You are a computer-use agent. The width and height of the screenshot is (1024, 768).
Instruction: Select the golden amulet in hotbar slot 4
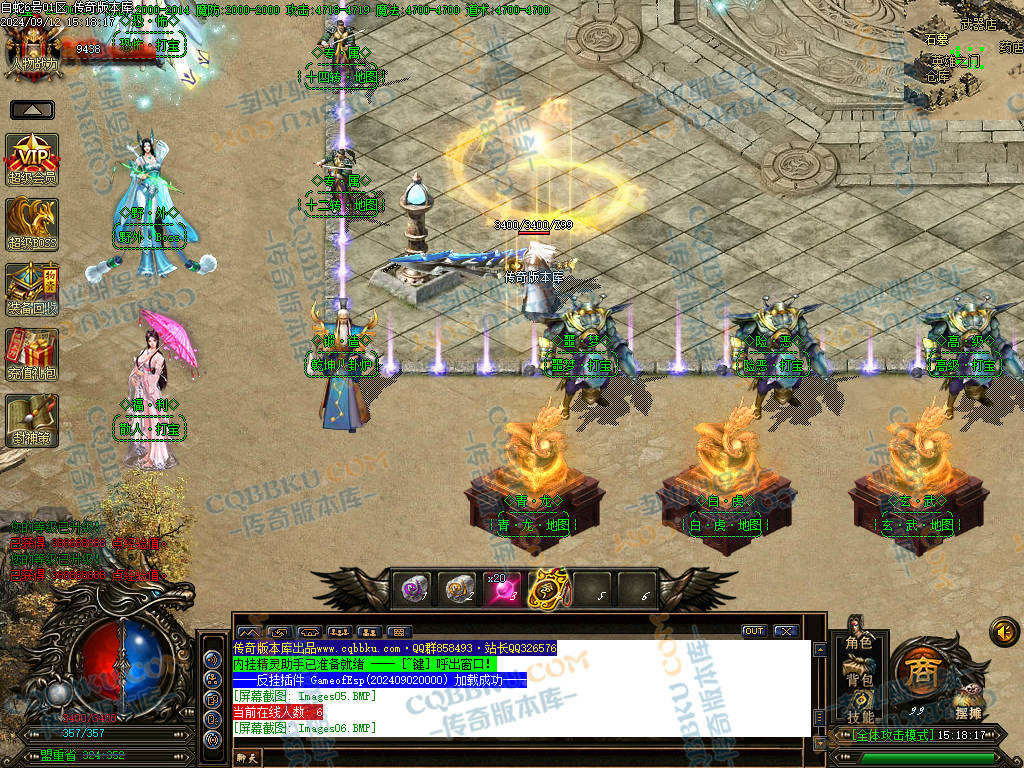pos(548,590)
